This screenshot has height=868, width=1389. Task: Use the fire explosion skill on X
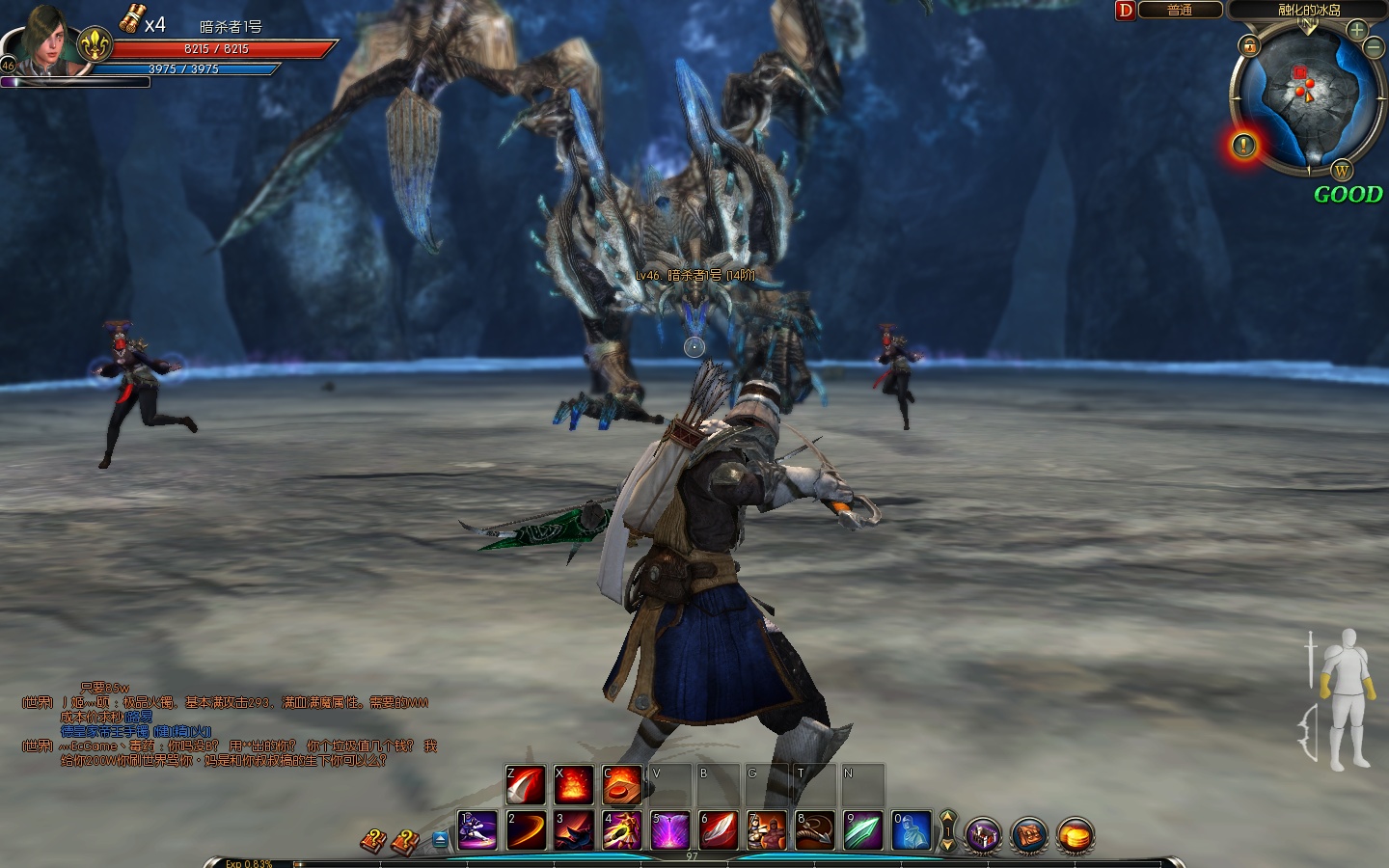(x=573, y=785)
